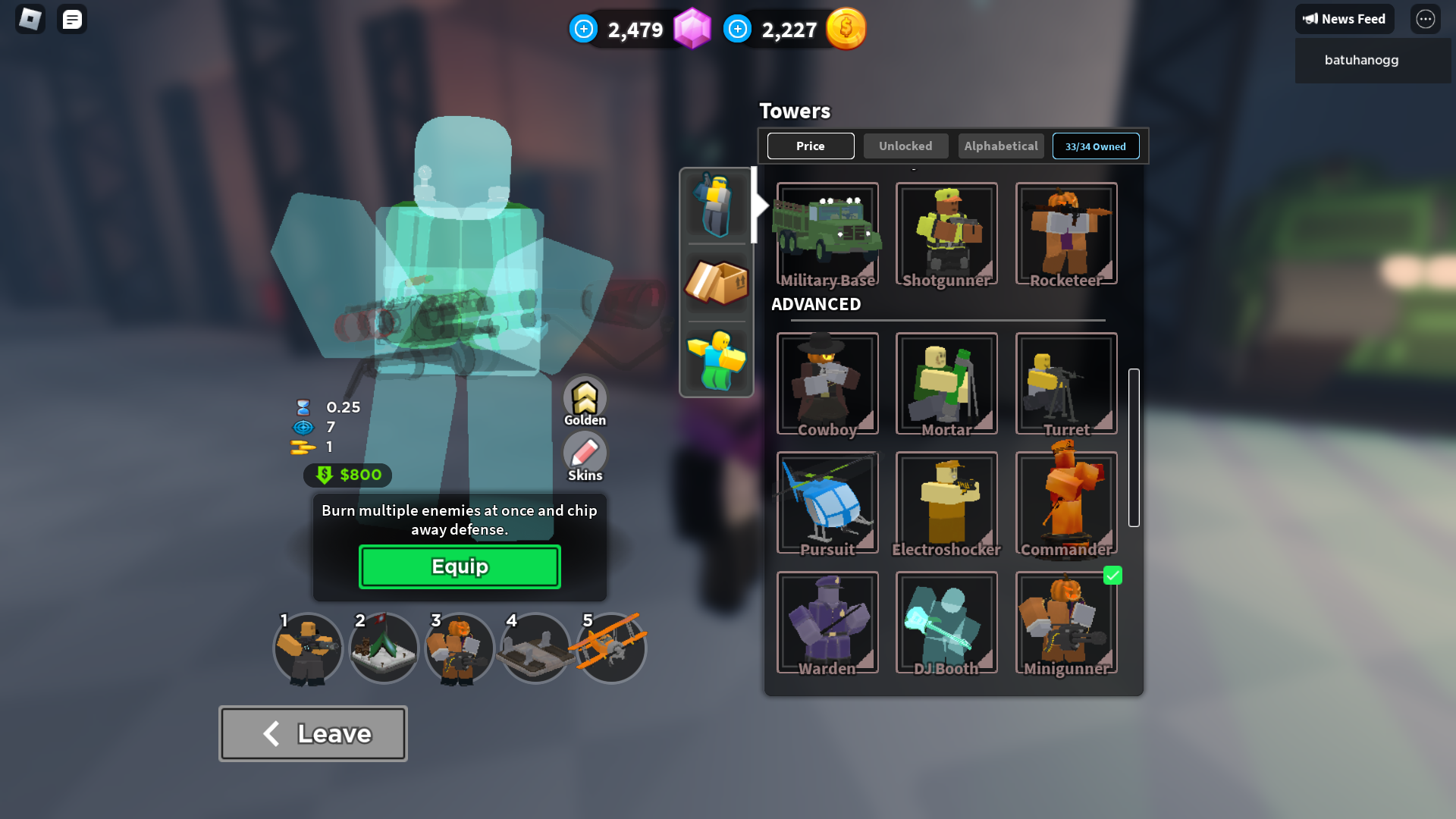
Task: Click the coin purchase plus icon
Action: tap(737, 29)
